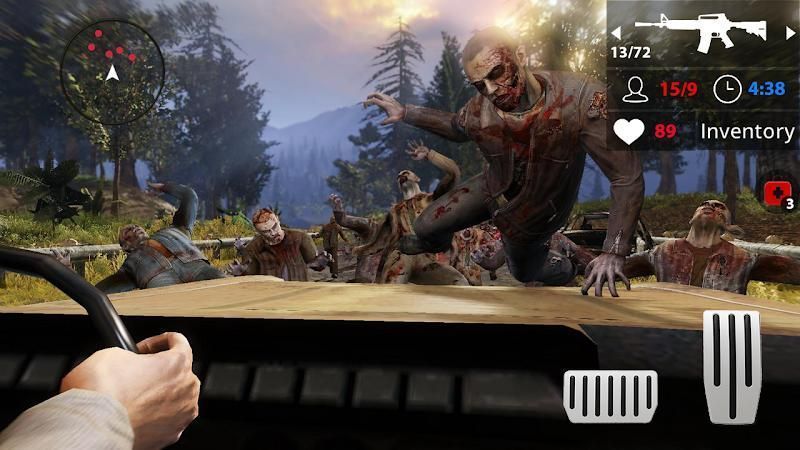Switch to the next weapon arrow

(790, 32)
